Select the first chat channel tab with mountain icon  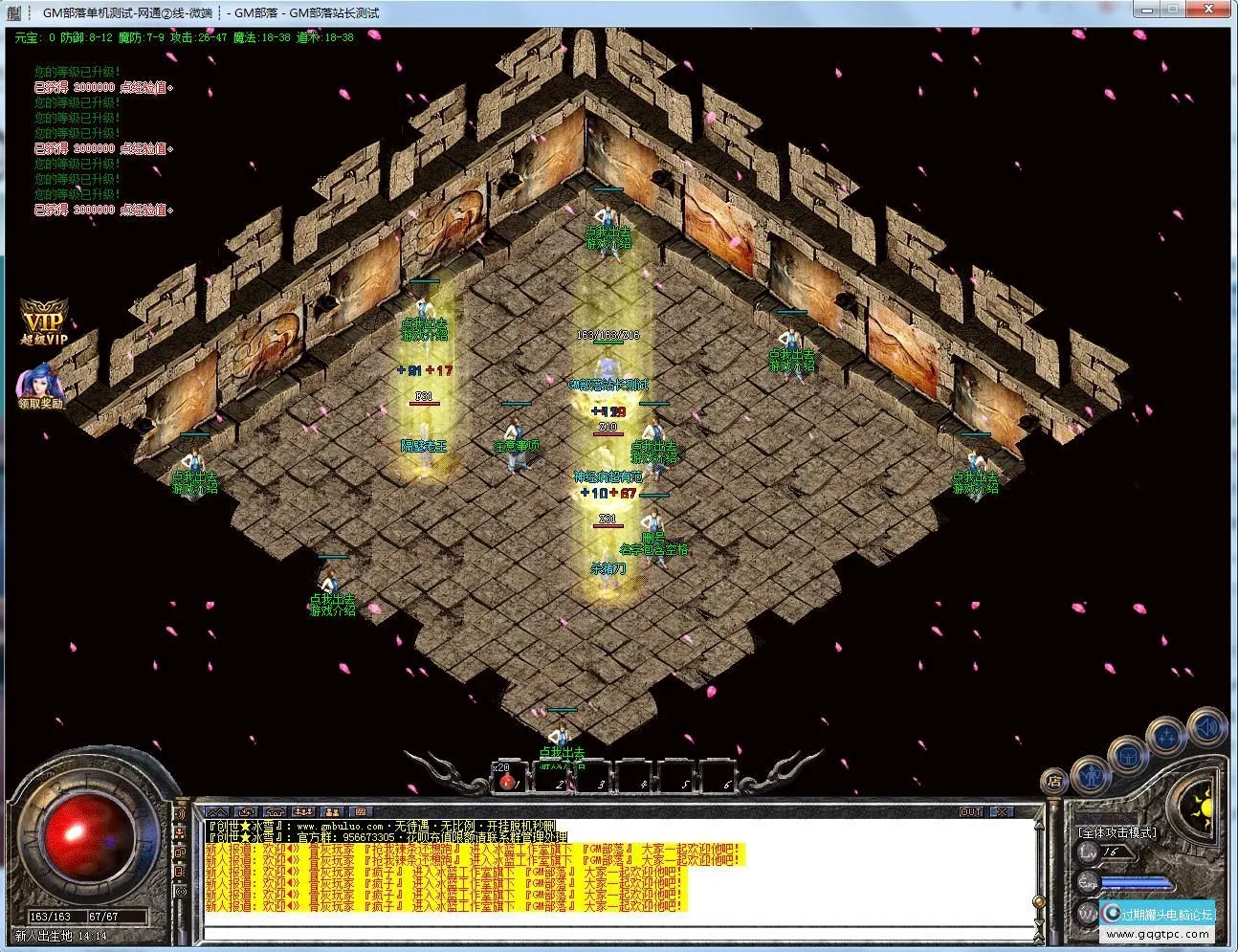coord(217,812)
